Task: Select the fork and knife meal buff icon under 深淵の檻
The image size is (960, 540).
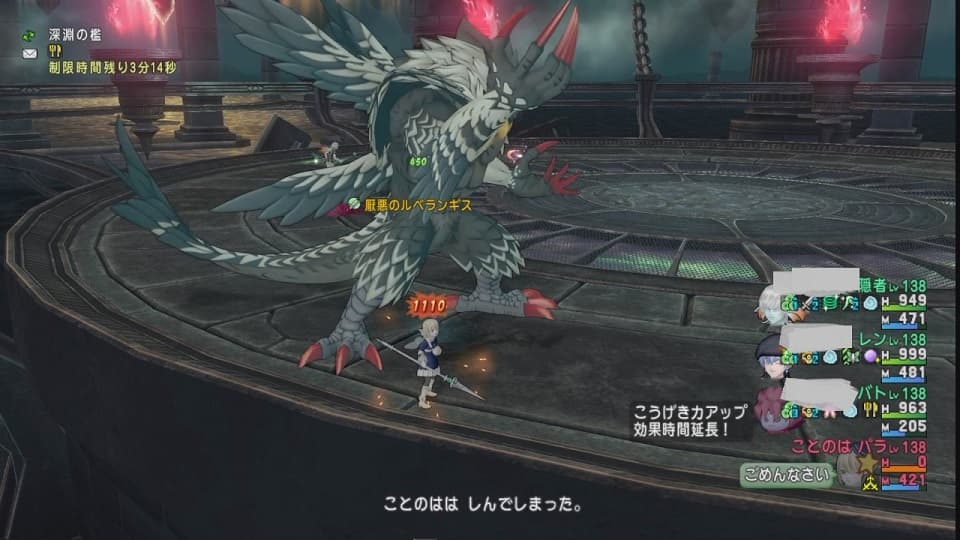Action: coord(53,52)
